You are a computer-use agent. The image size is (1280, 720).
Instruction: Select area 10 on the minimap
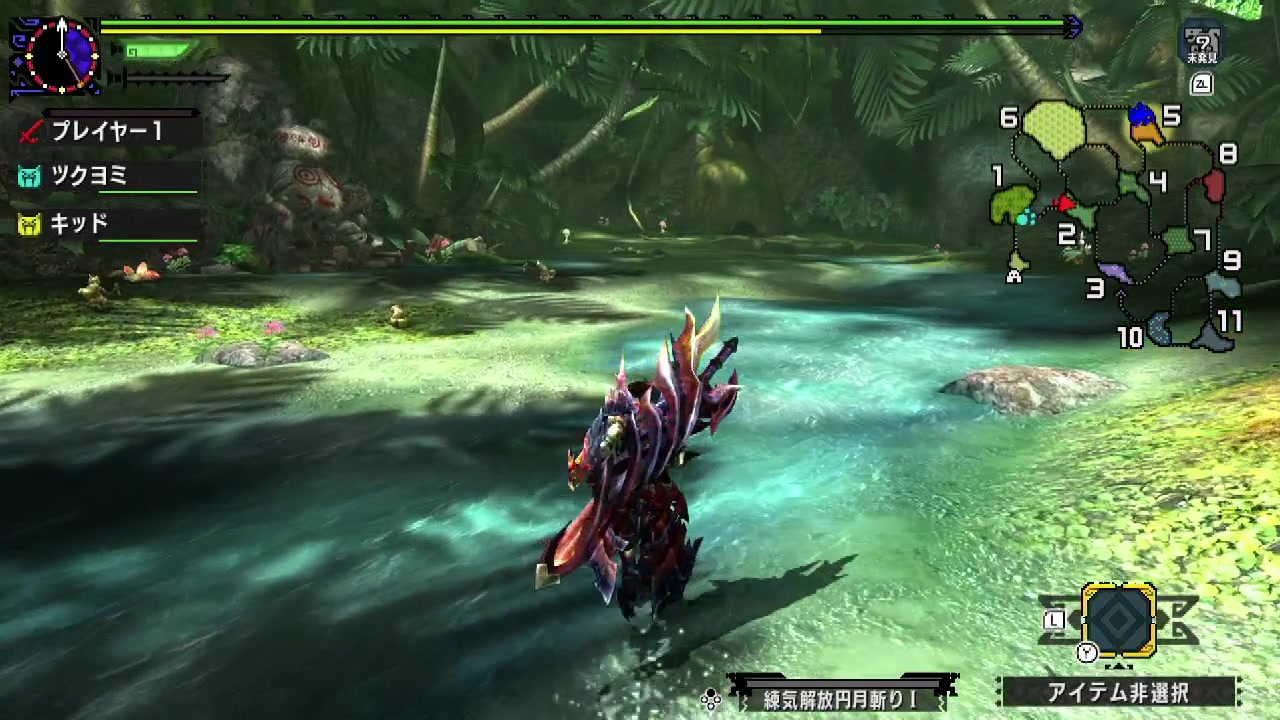pyautogui.click(x=1160, y=327)
